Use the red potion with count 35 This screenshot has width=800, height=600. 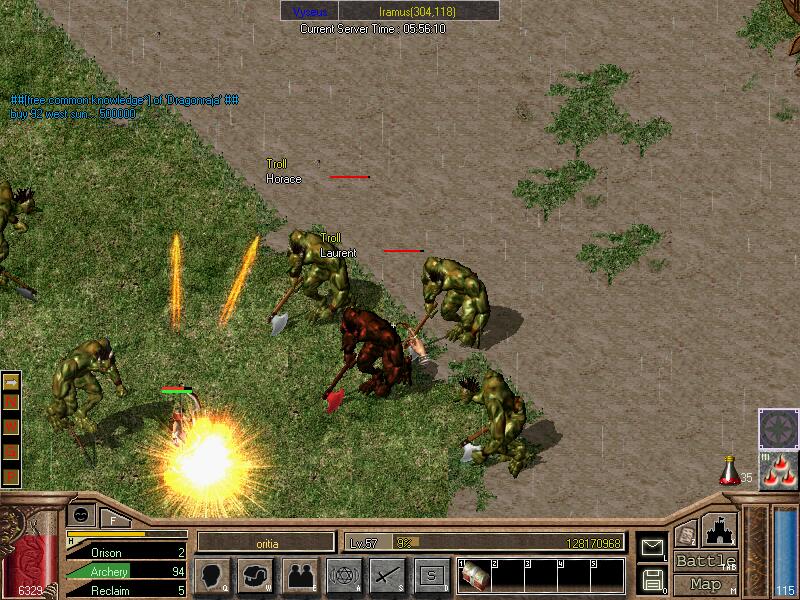coord(729,469)
